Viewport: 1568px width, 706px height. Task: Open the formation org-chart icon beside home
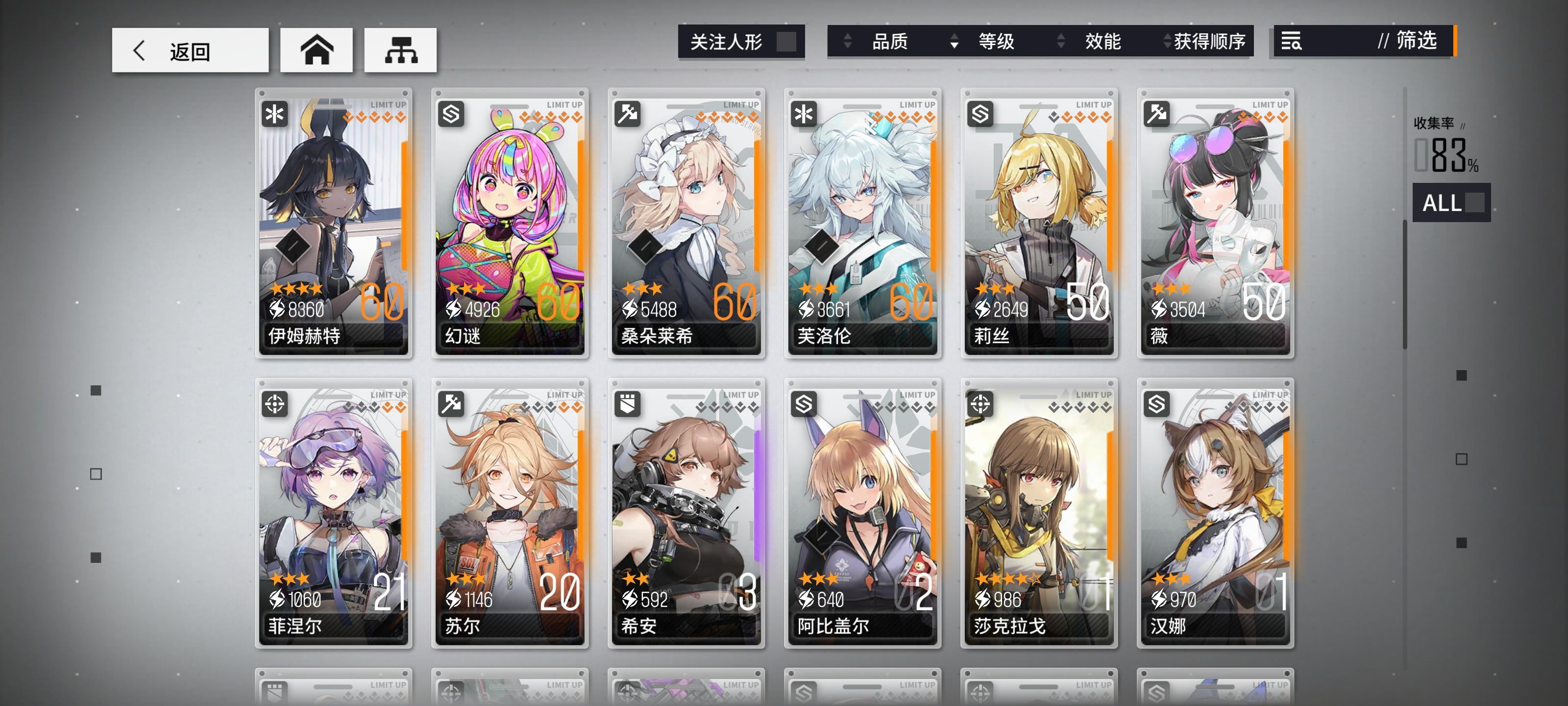coord(400,51)
